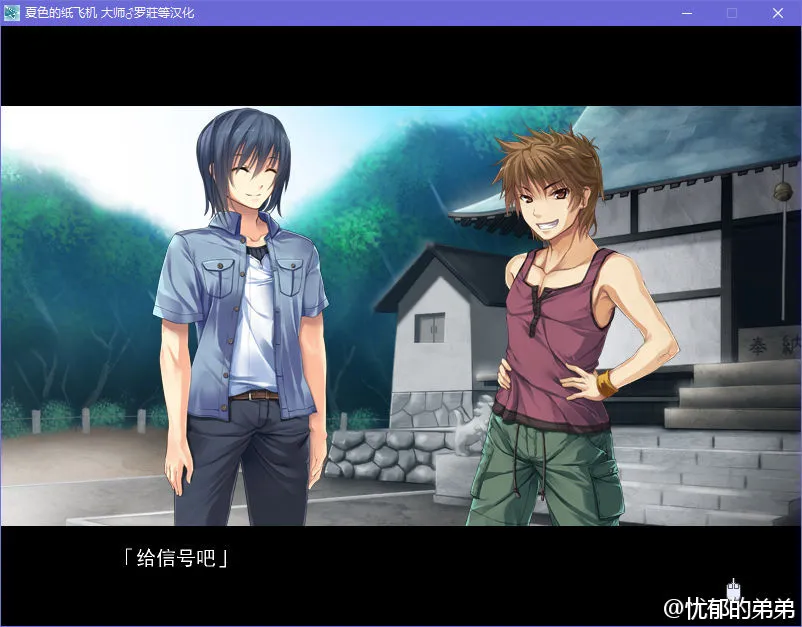This screenshot has height=627, width=802.
Task: Close the game window
Action: click(x=777, y=13)
